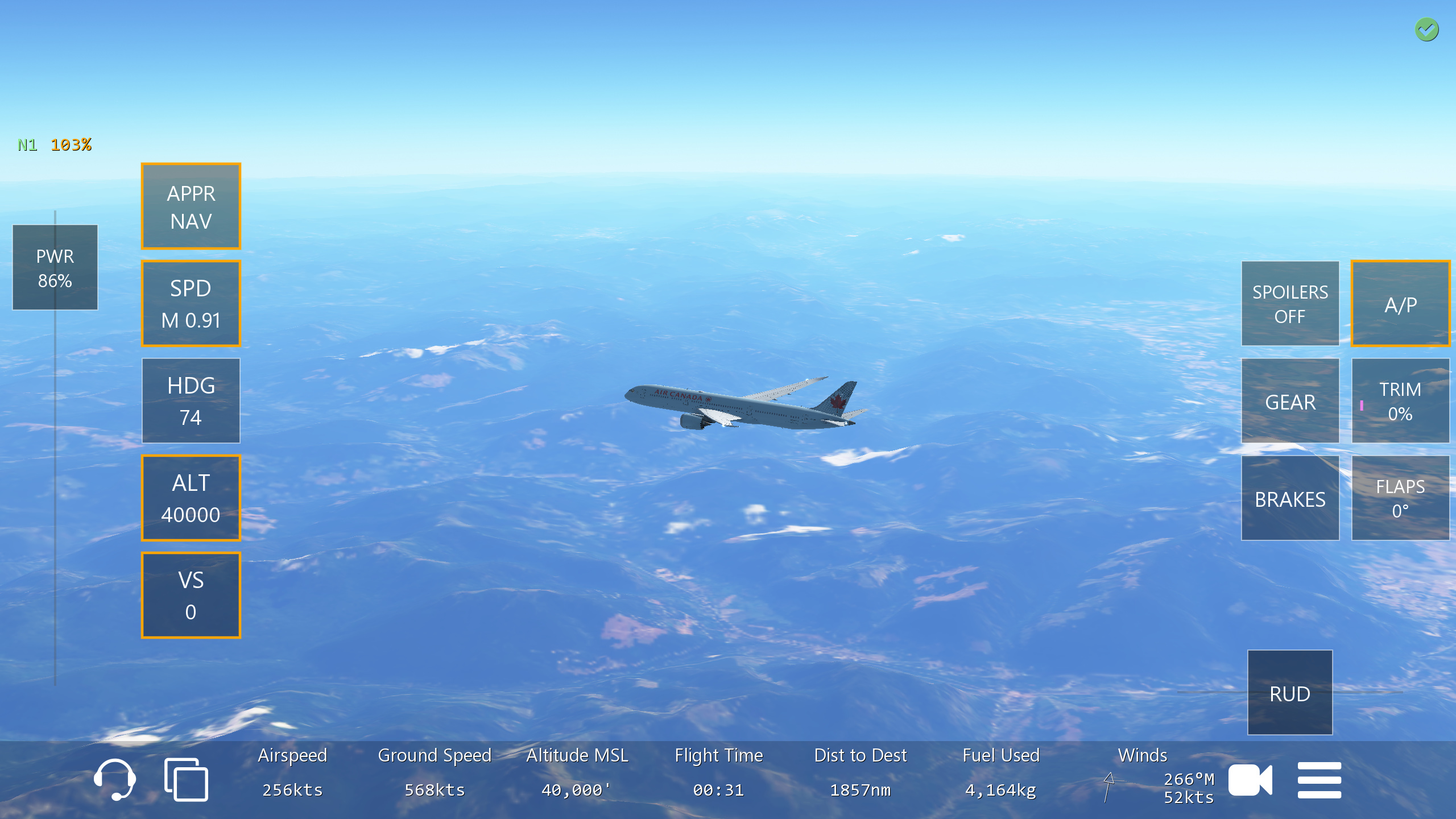The image size is (1456, 819).
Task: Toggle the APPR NAV autopilot mode
Action: (191, 206)
